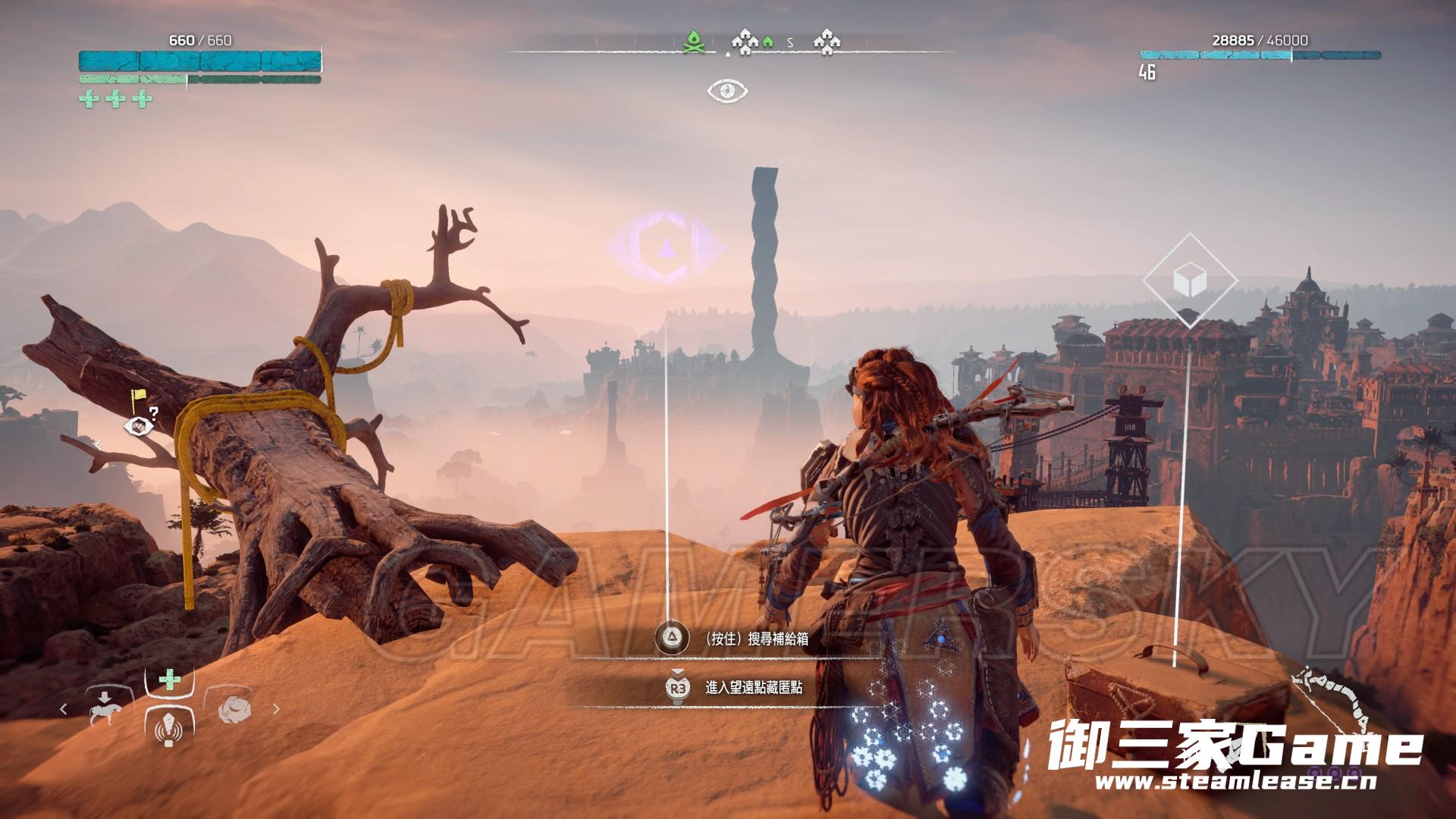This screenshot has height=819, width=1456.
Task: Choose the call mount tool icon
Action: point(105,708)
